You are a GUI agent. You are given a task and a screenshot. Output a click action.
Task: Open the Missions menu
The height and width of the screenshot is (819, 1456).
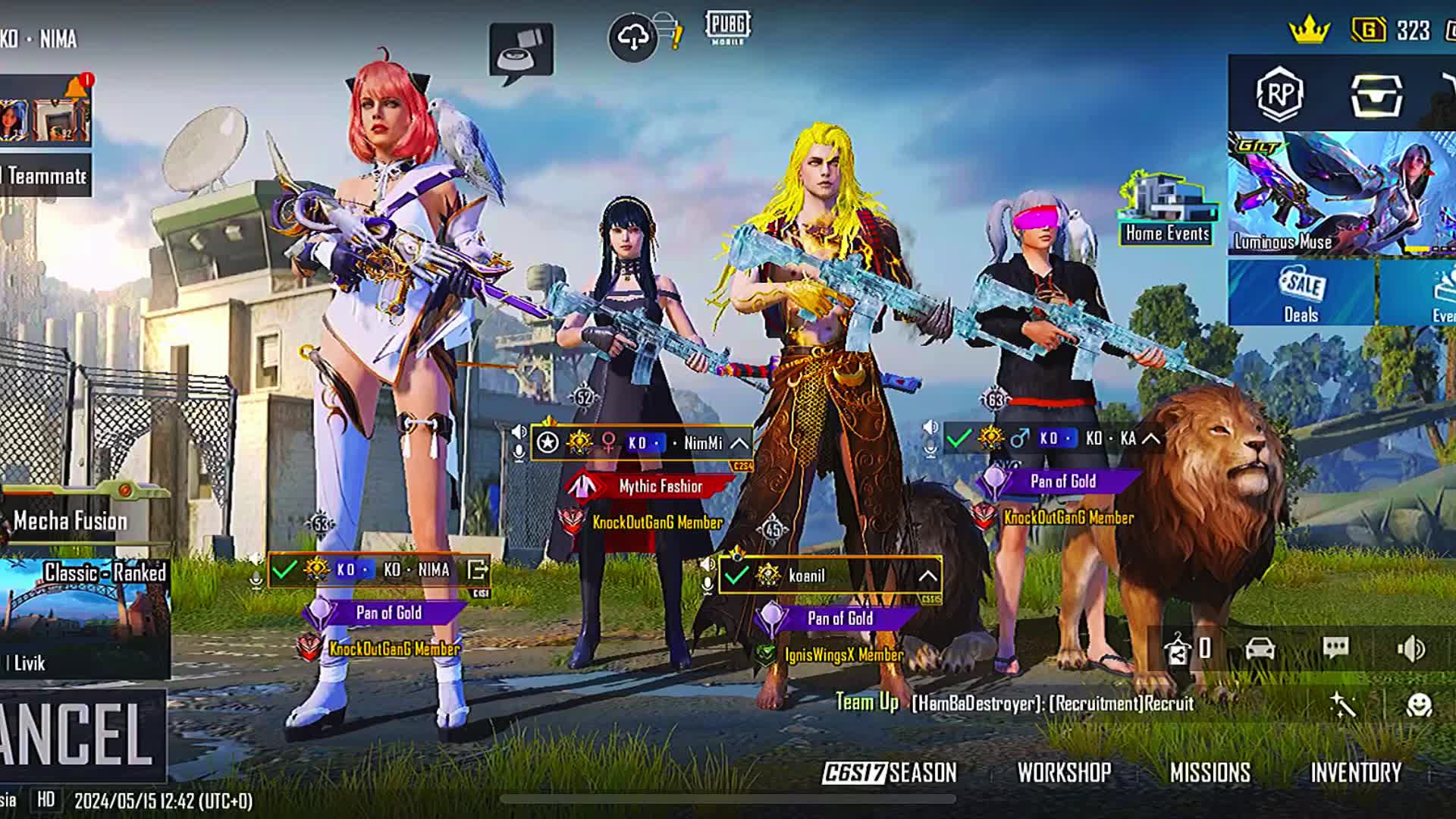pyautogui.click(x=1210, y=773)
